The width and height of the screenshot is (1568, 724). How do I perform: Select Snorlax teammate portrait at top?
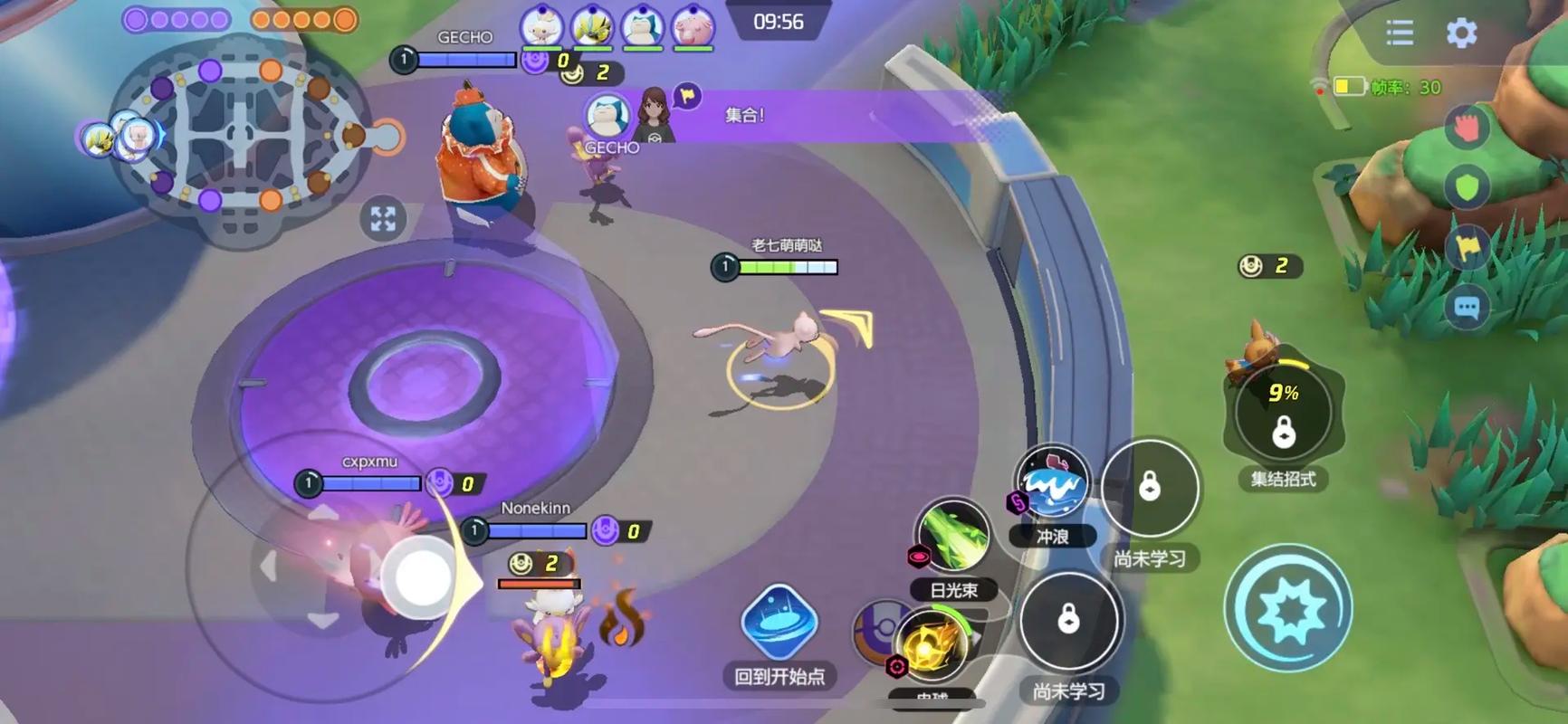click(x=643, y=26)
